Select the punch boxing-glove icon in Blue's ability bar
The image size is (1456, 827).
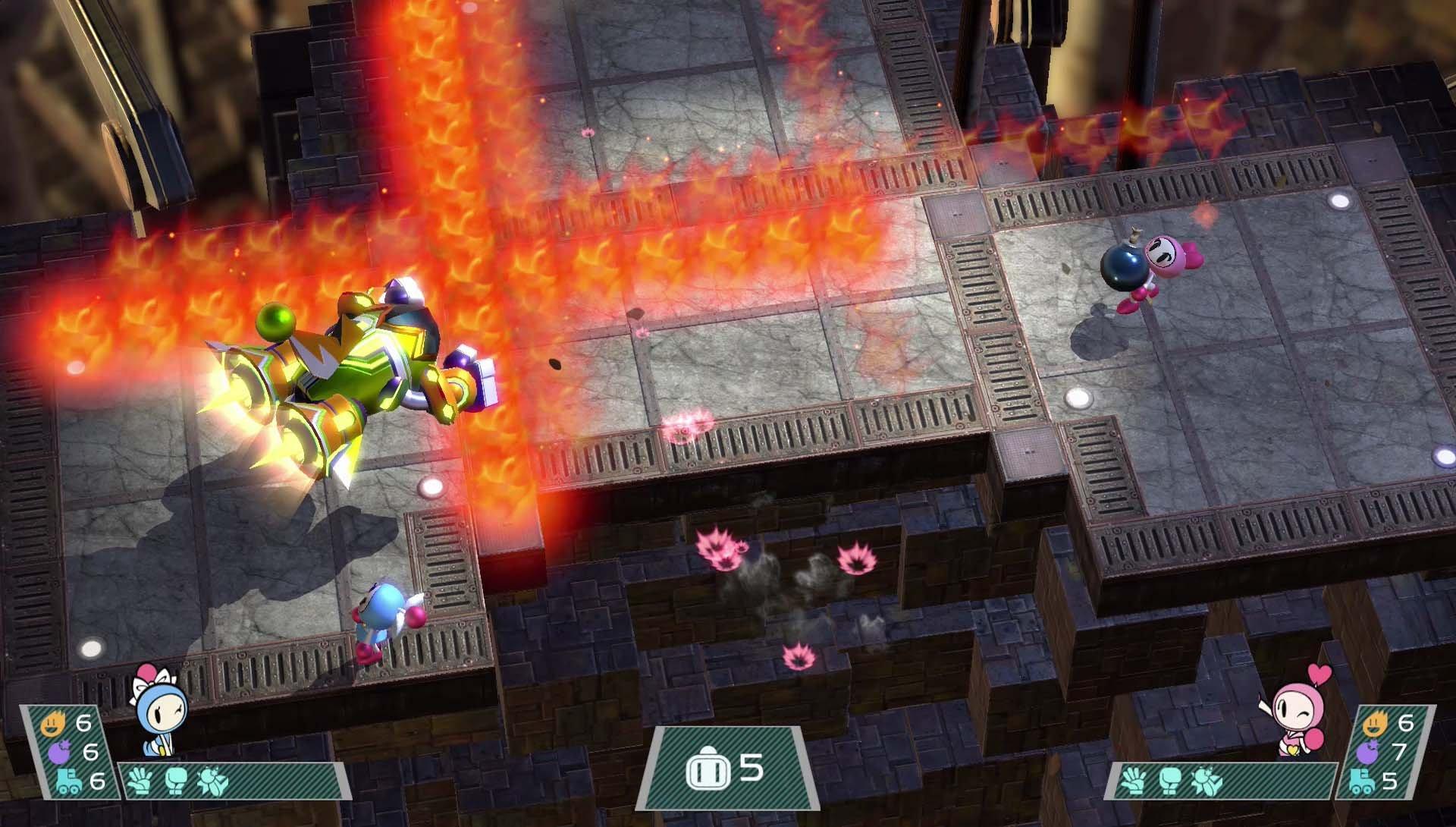(x=176, y=780)
